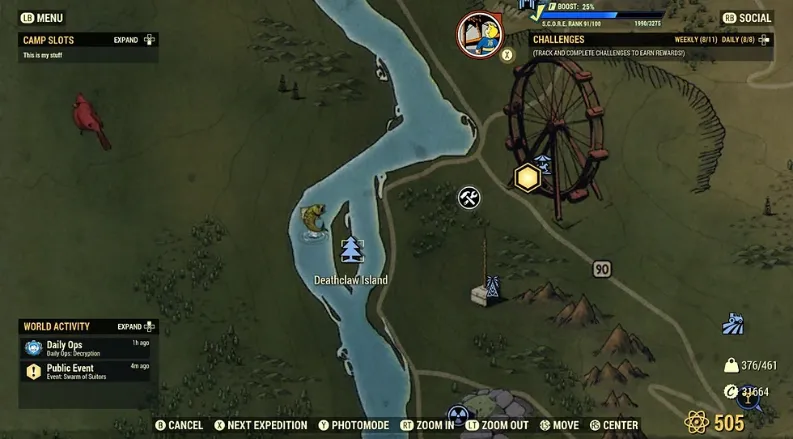The height and width of the screenshot is (439, 793).
Task: Click the radiation trefoil map marker
Action: click(x=458, y=415)
